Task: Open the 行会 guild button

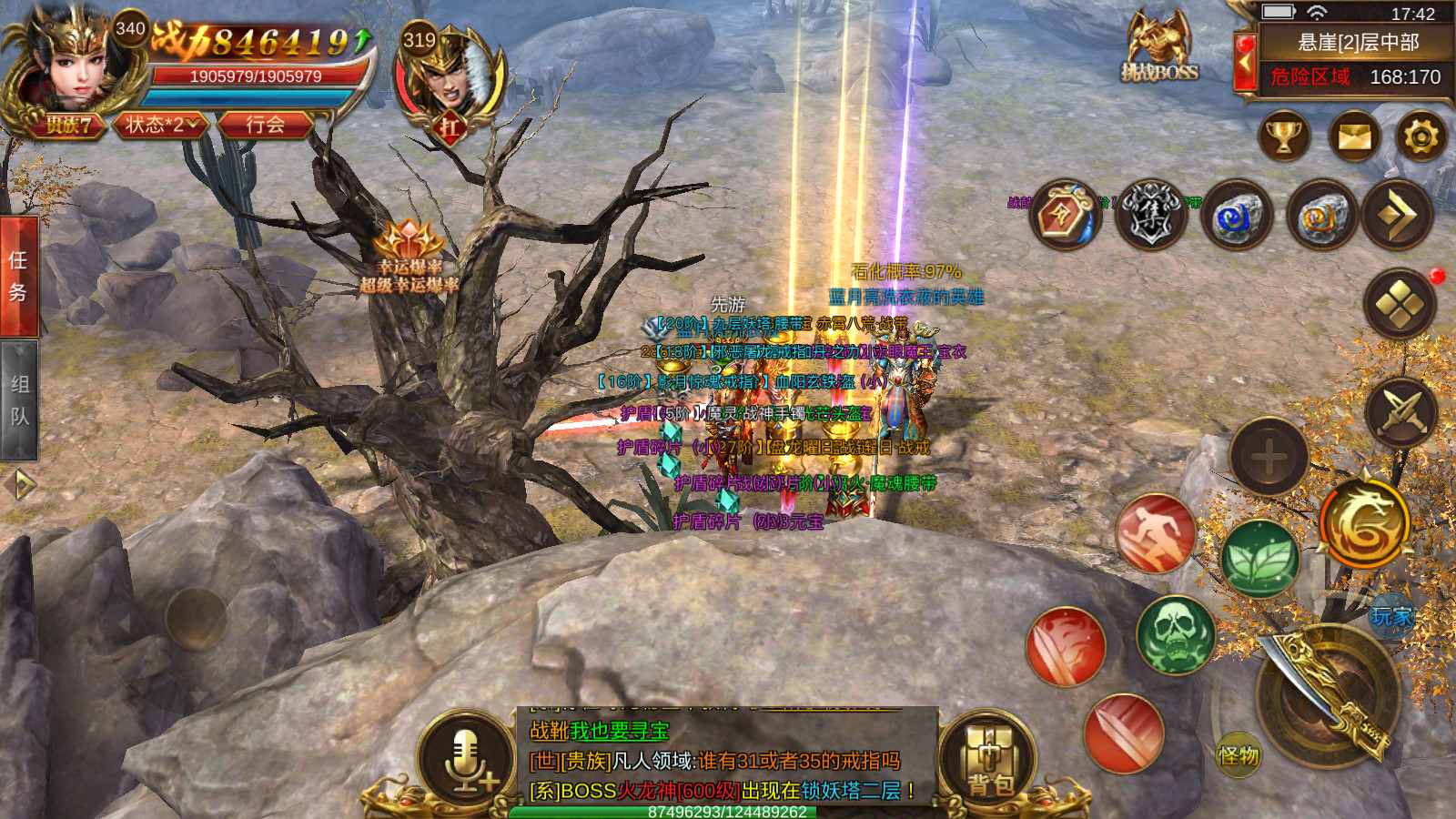Action: tap(265, 125)
